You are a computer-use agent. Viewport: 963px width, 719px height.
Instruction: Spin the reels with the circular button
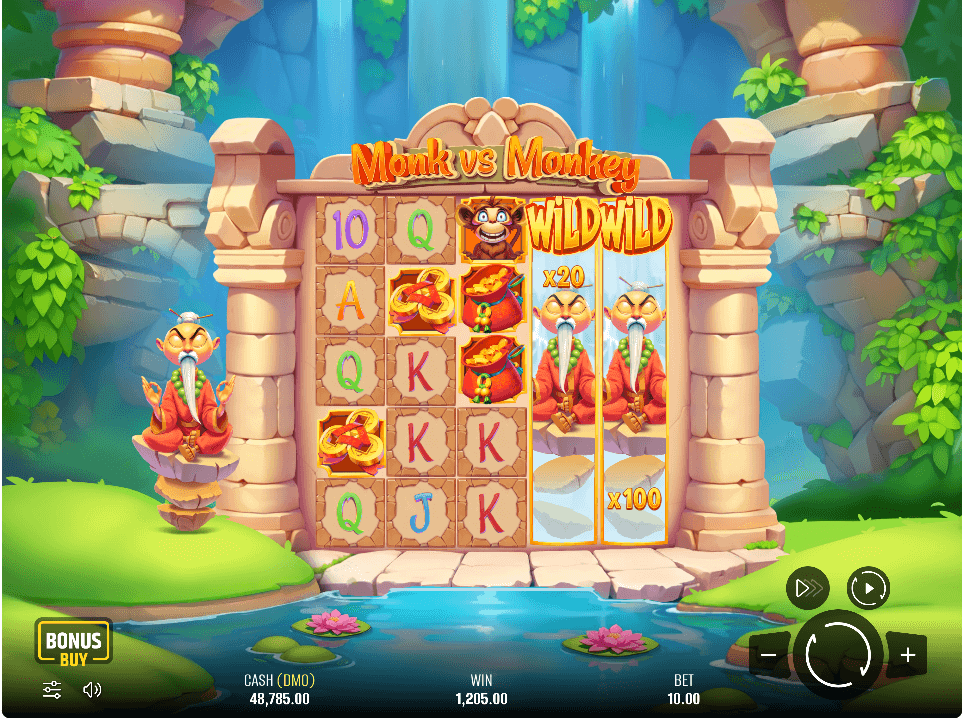click(838, 655)
